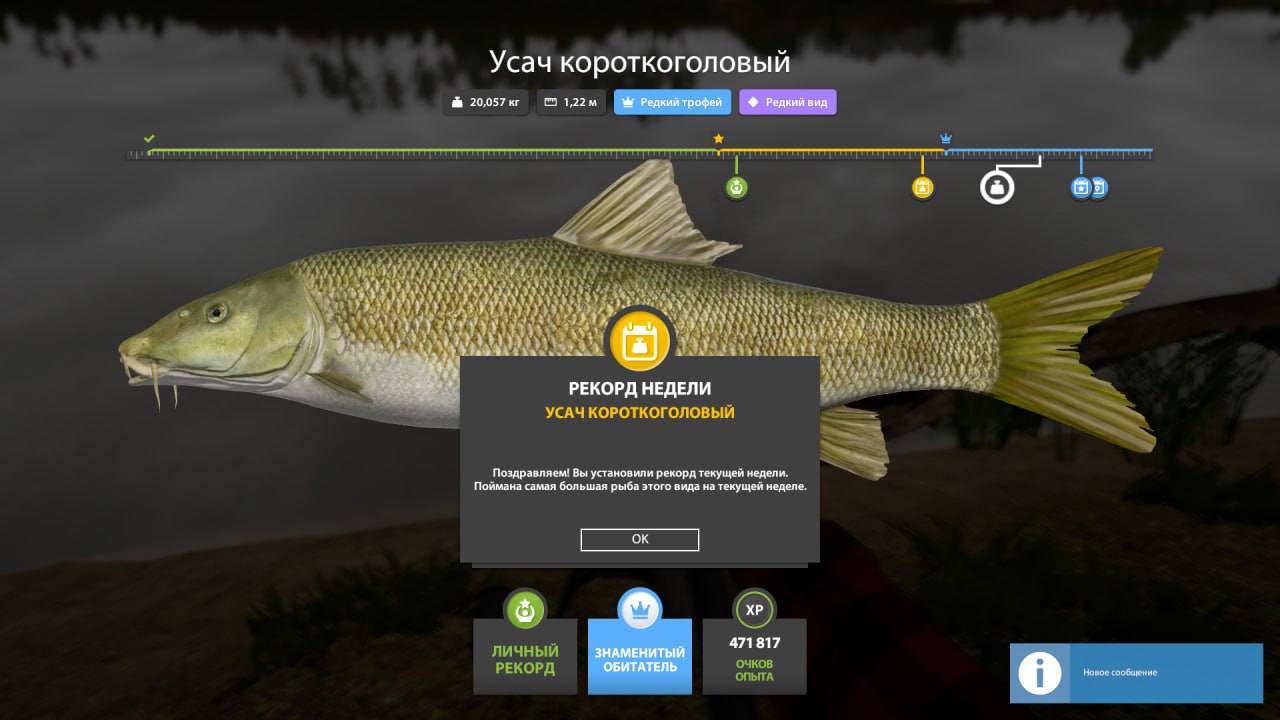
Task: Confirm the week record with OK
Action: (x=639, y=539)
